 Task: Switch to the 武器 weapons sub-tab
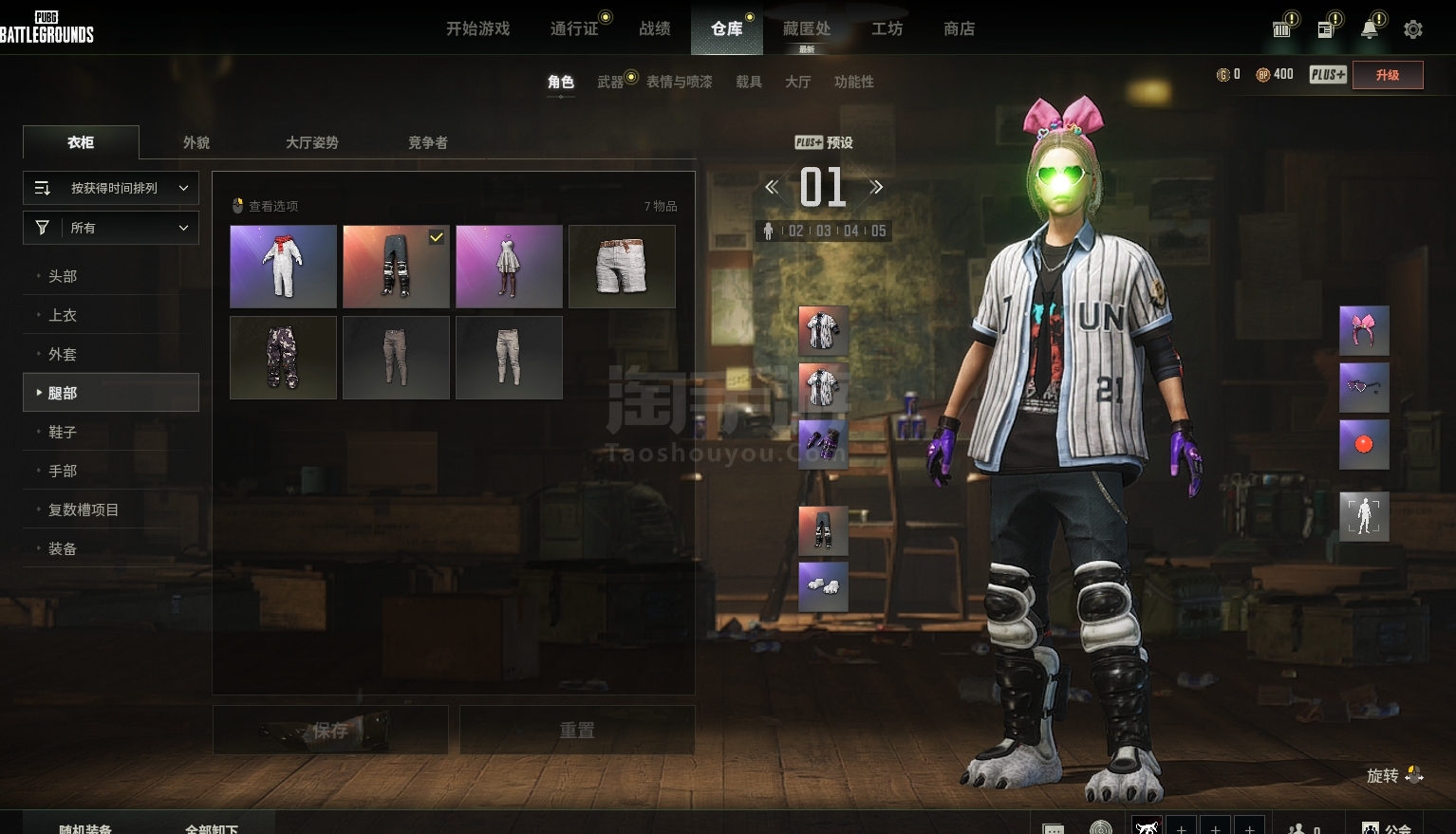tap(610, 82)
